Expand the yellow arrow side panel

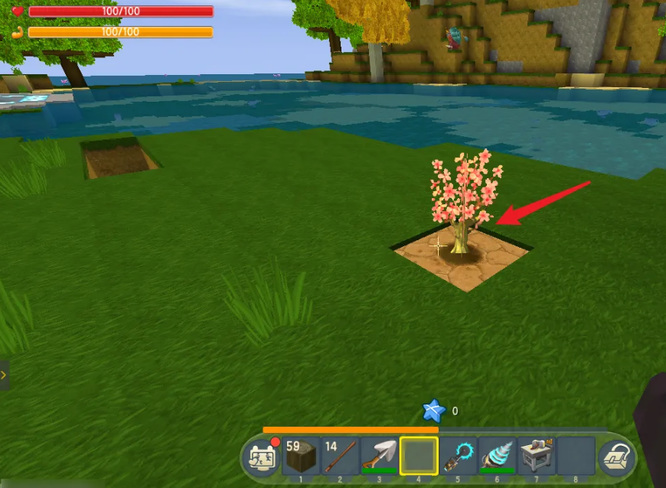point(4,375)
